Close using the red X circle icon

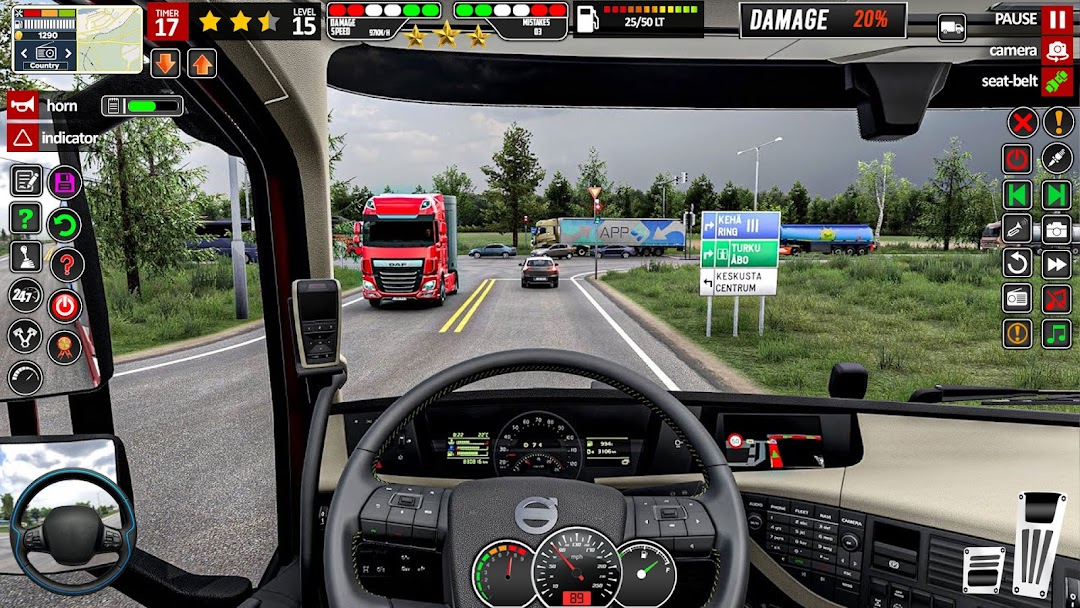(x=1021, y=123)
